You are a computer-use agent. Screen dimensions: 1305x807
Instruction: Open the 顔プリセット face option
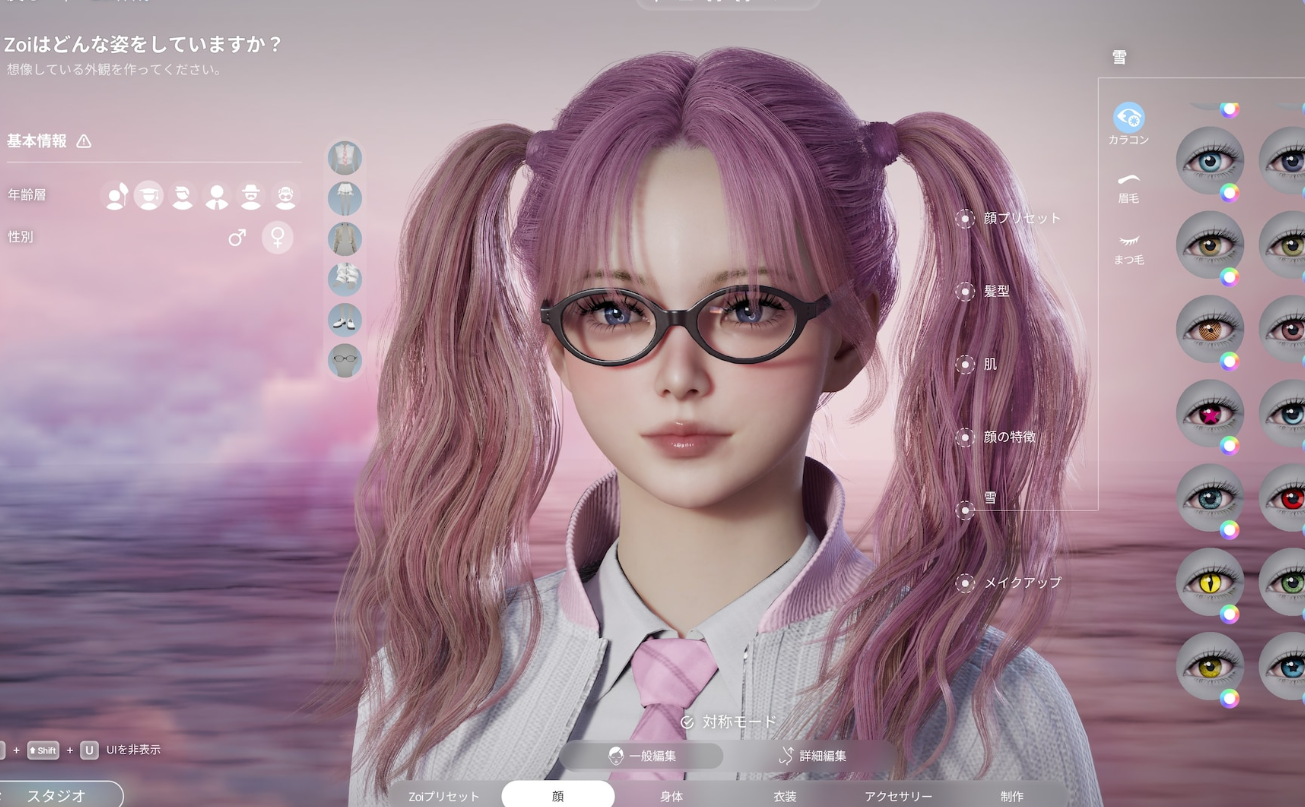coord(1011,218)
